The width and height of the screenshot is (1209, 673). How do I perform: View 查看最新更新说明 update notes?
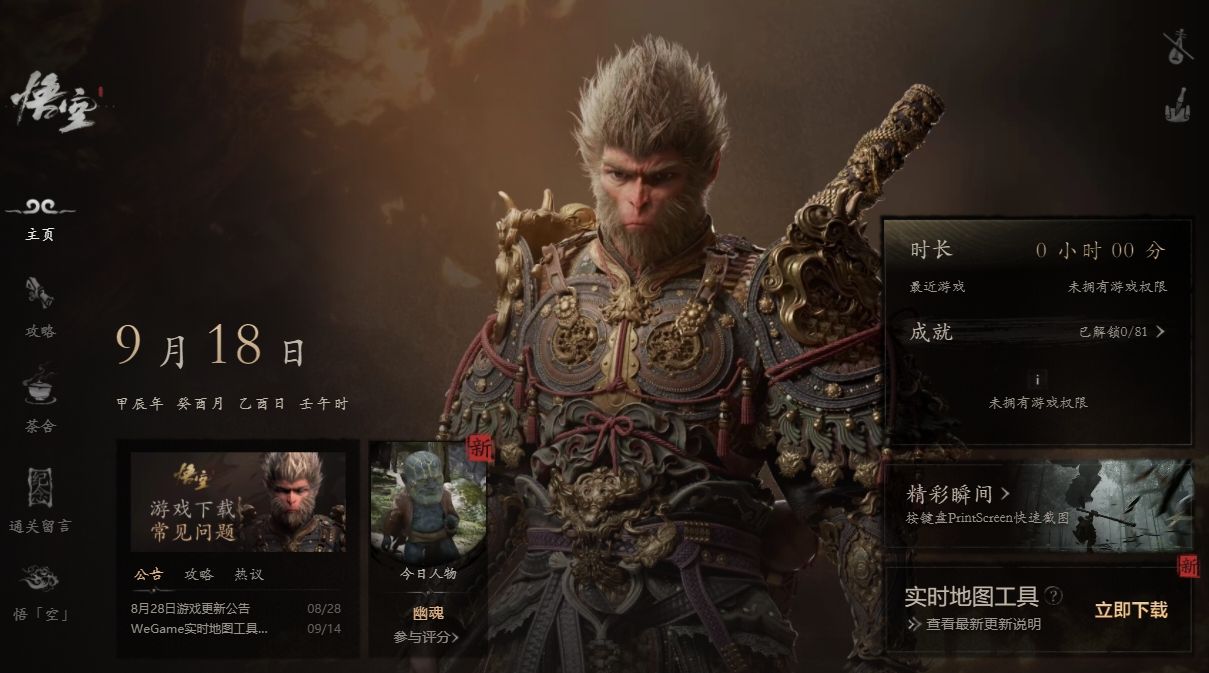tap(982, 624)
